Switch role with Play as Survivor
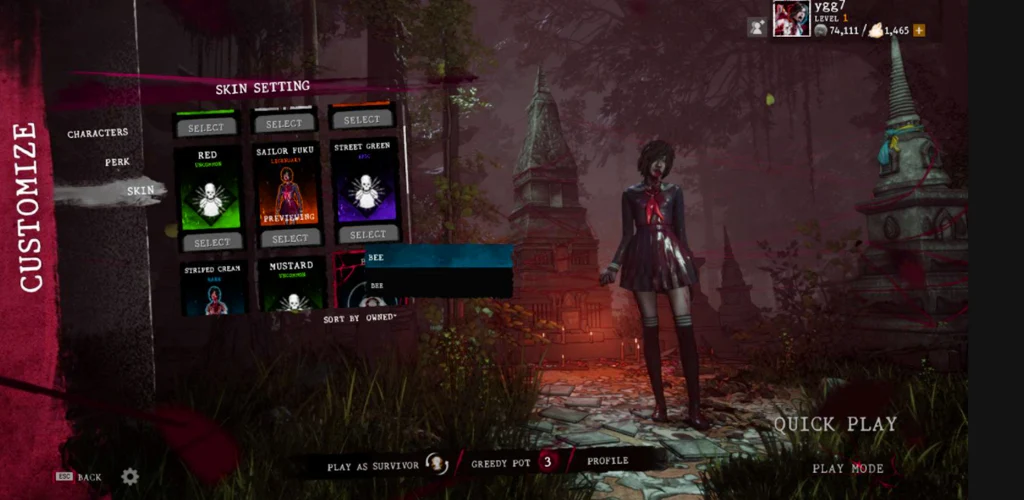Image resolution: width=1024 pixels, height=500 pixels. [386, 464]
